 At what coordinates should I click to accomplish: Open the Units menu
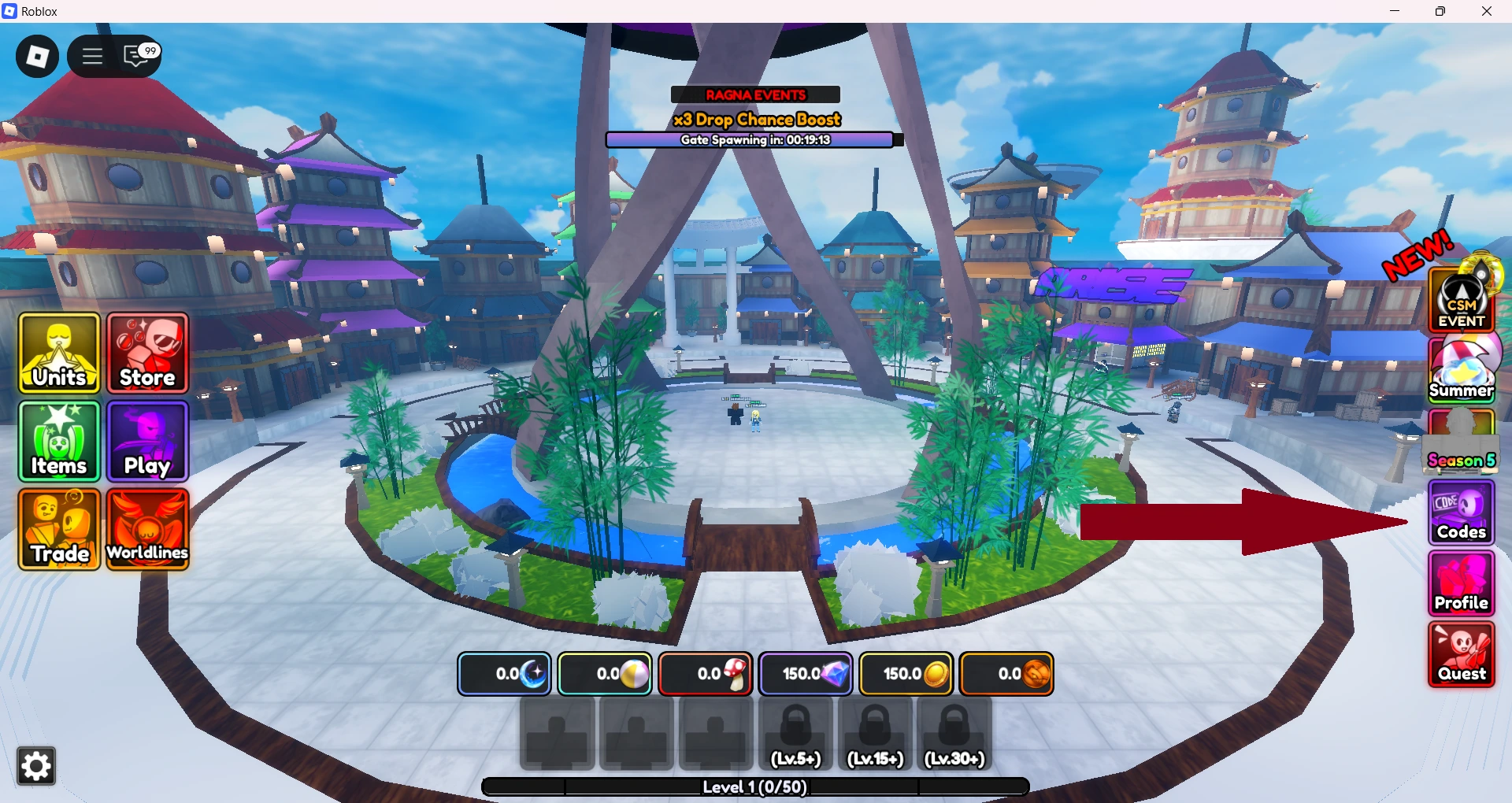click(59, 353)
